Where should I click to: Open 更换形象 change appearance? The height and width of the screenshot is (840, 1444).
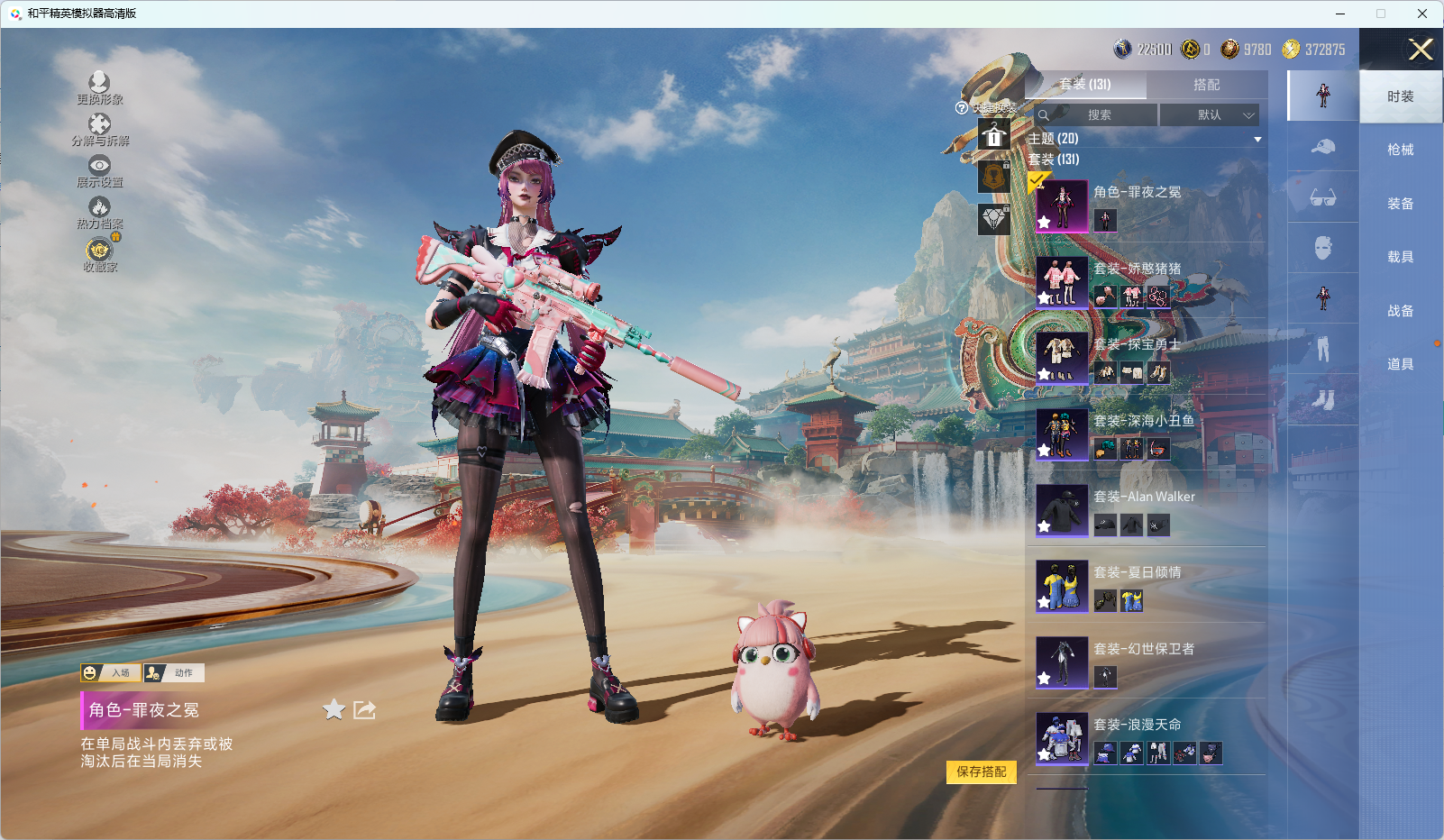pos(99,88)
